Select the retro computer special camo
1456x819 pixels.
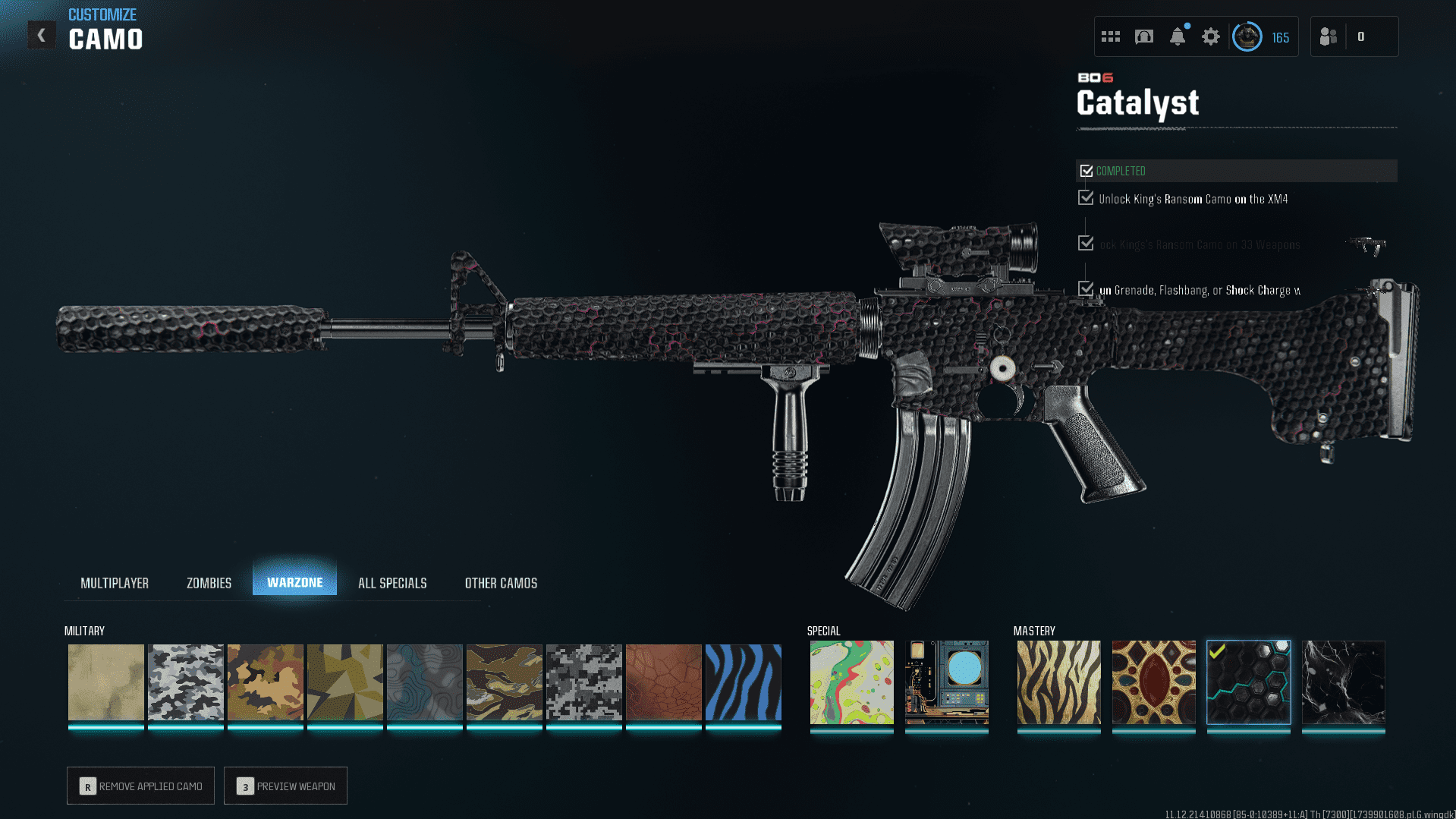coord(946,682)
